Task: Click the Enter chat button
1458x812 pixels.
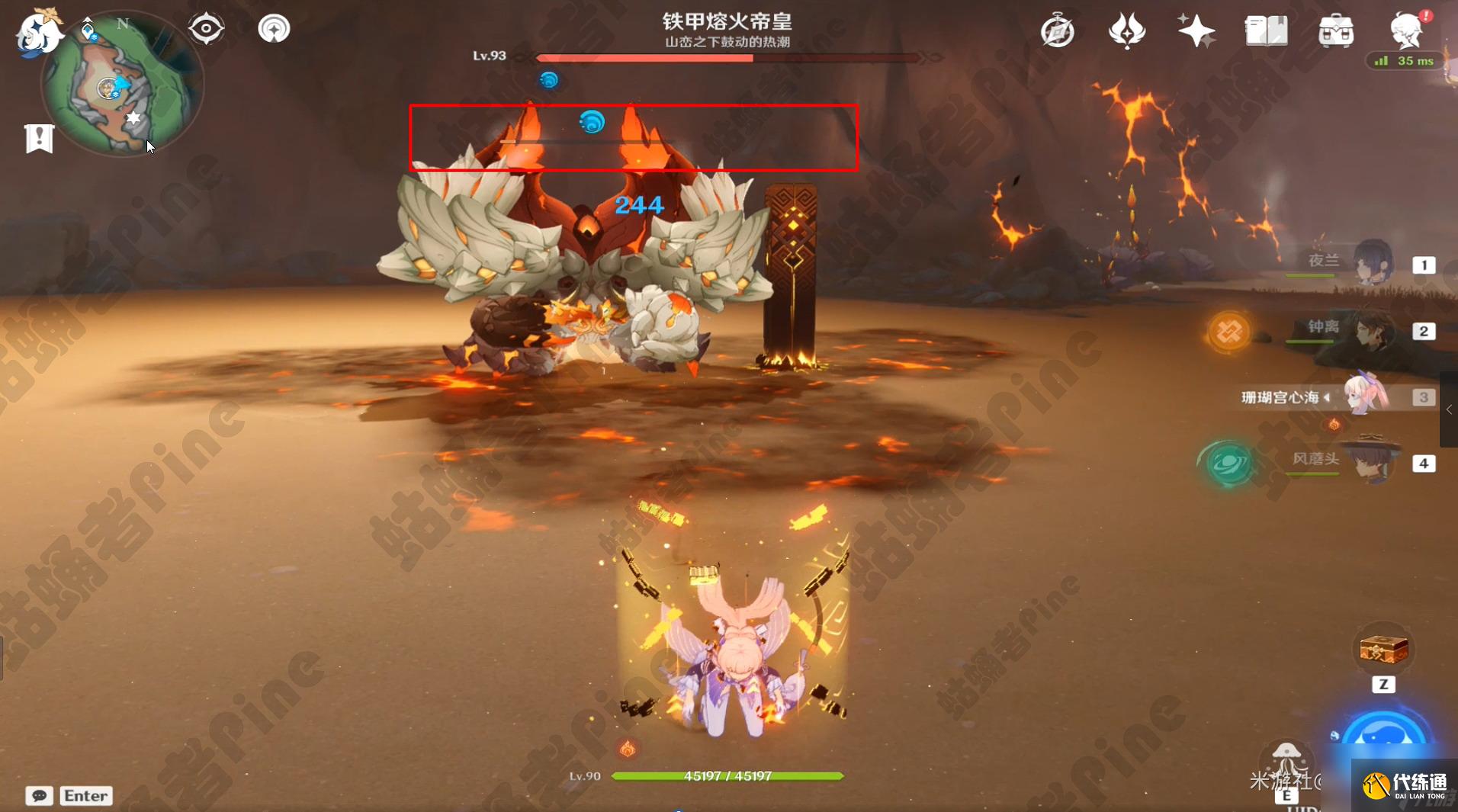Action: pos(85,795)
